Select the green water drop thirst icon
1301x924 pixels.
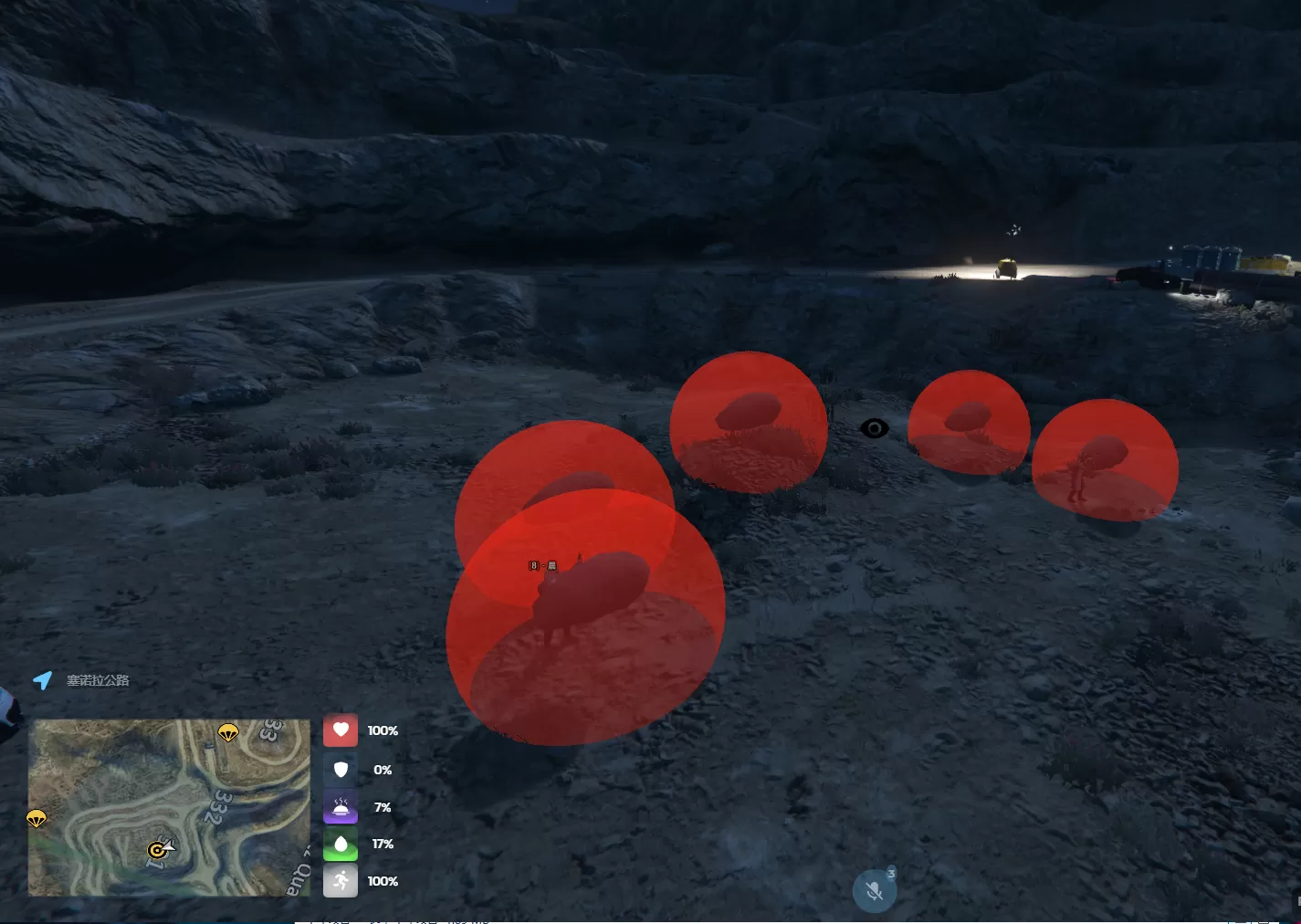coord(341,844)
